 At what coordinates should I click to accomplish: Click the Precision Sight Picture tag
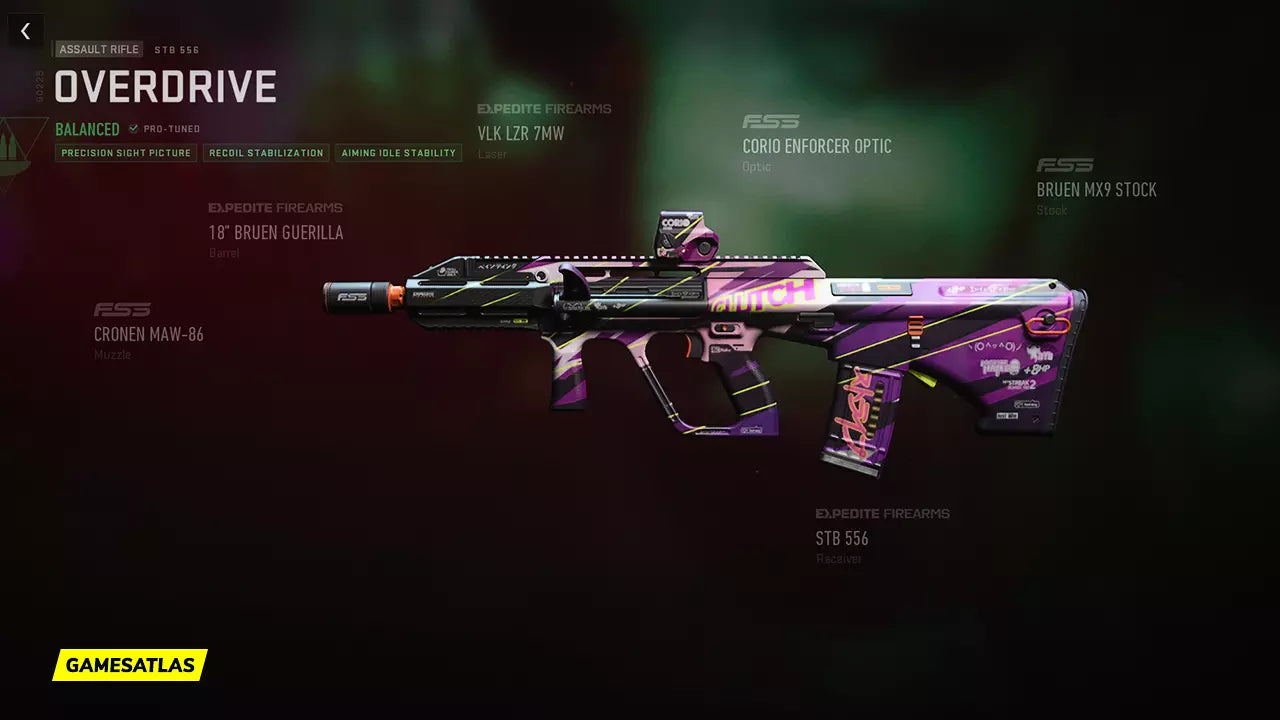tap(126, 153)
